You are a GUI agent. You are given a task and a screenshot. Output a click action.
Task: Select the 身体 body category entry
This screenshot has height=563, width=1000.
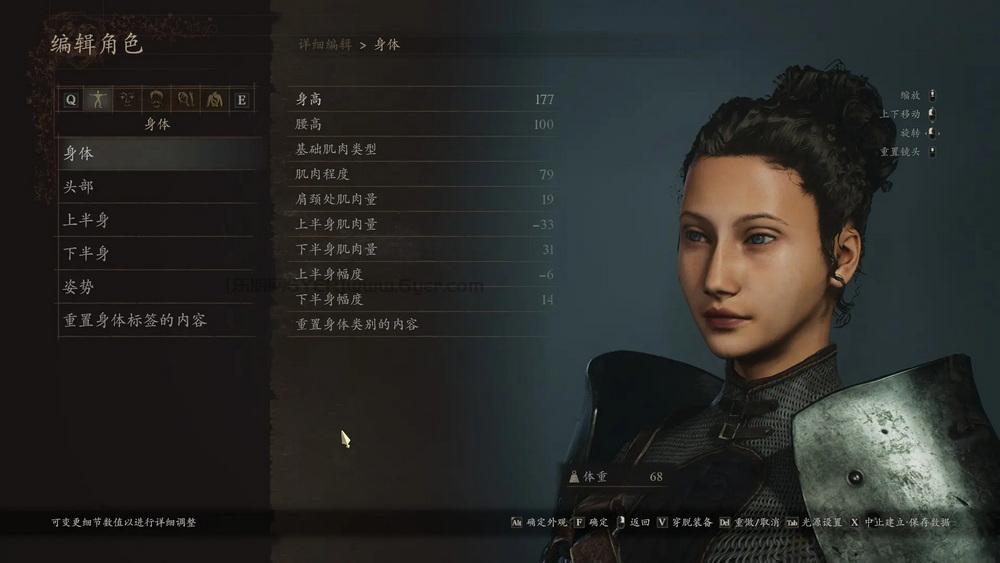point(155,154)
